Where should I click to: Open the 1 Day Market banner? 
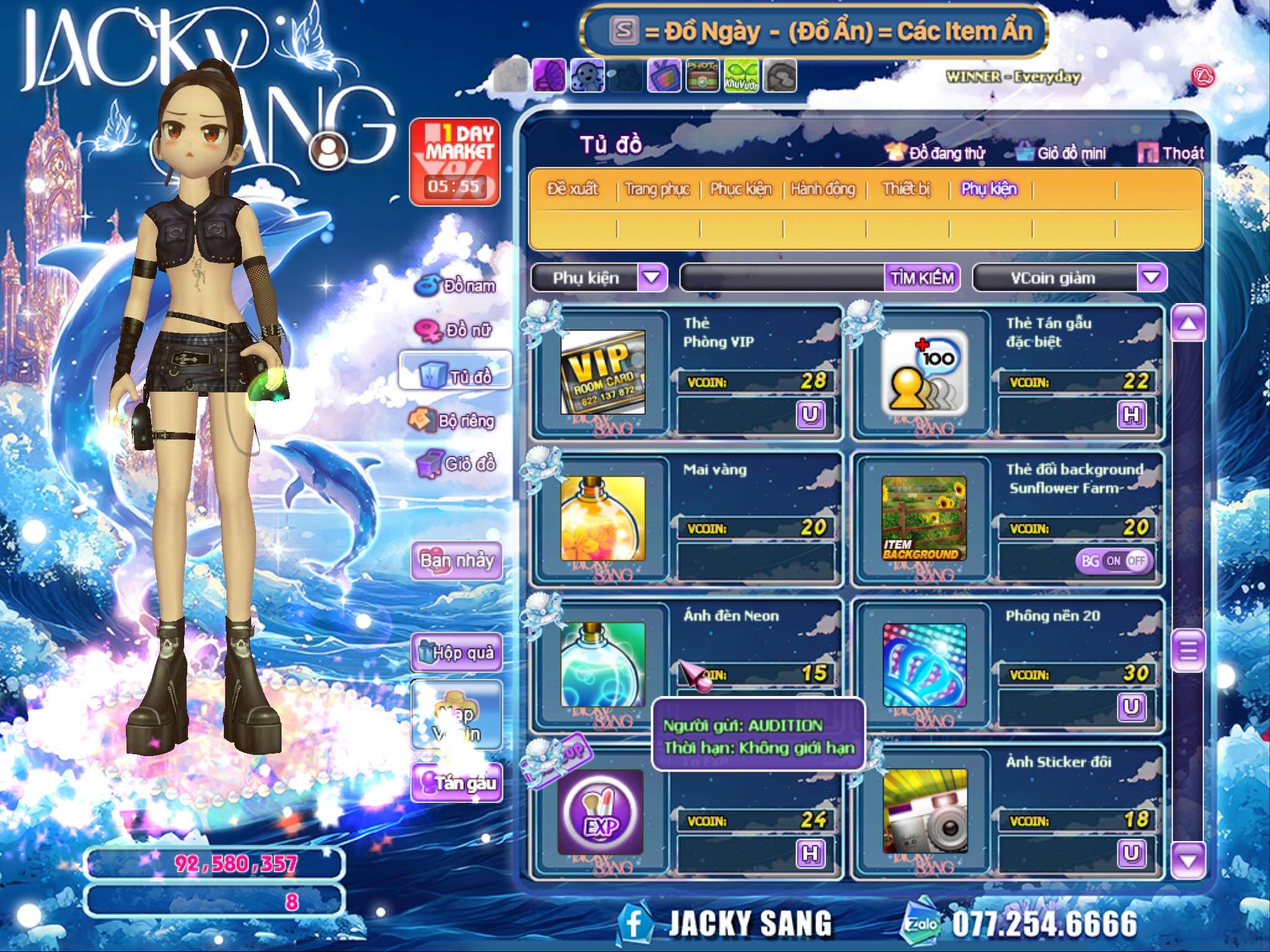pyautogui.click(x=455, y=162)
